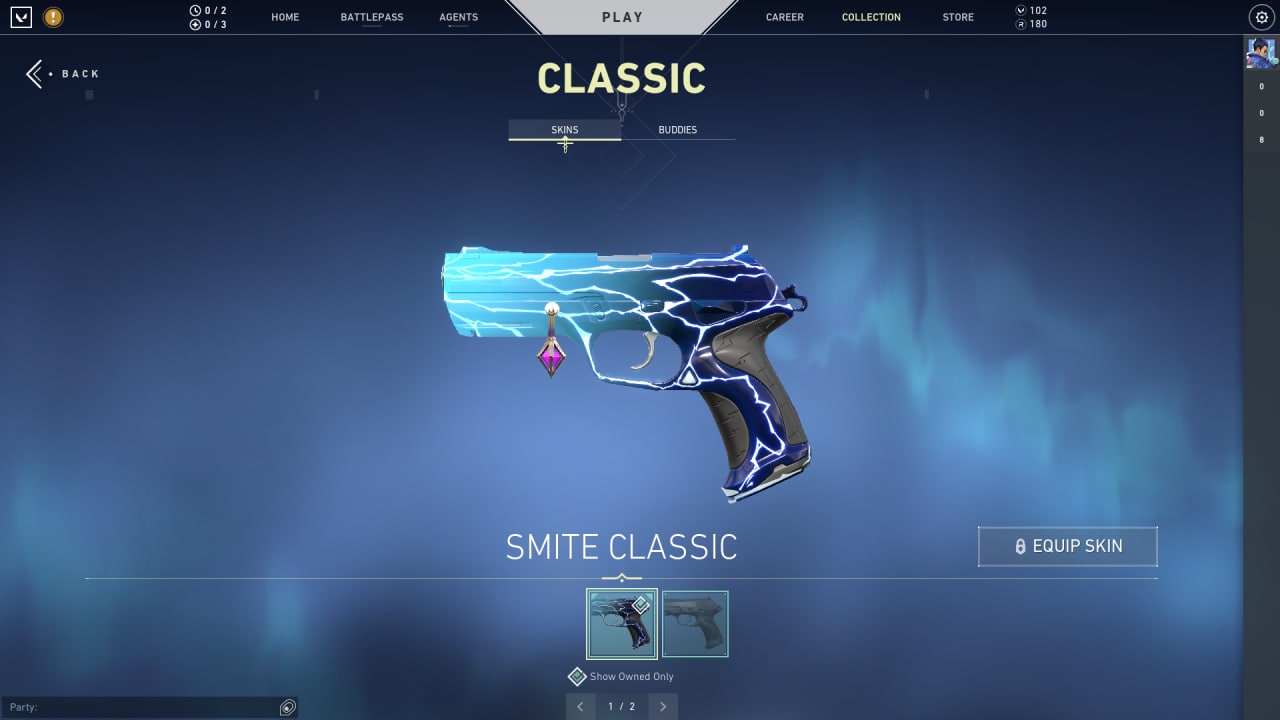Select the default black Classic skin thumbnail
This screenshot has width=1280, height=720.
695,624
